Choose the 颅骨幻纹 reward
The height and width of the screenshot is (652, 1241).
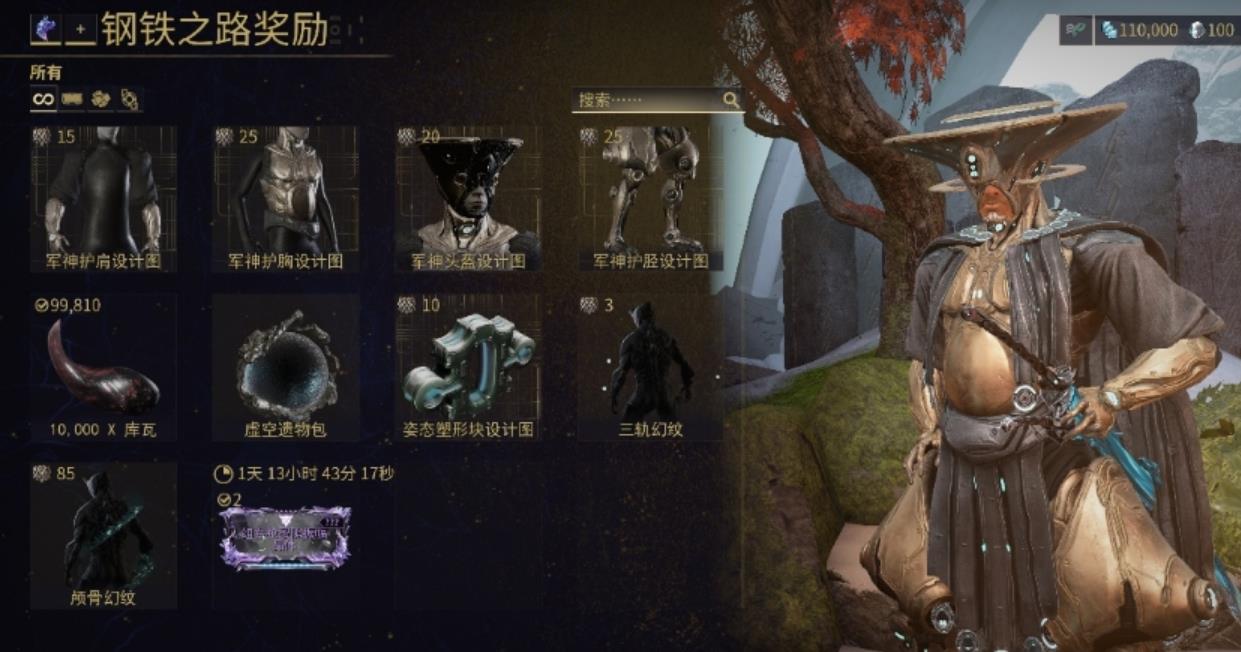click(x=103, y=535)
